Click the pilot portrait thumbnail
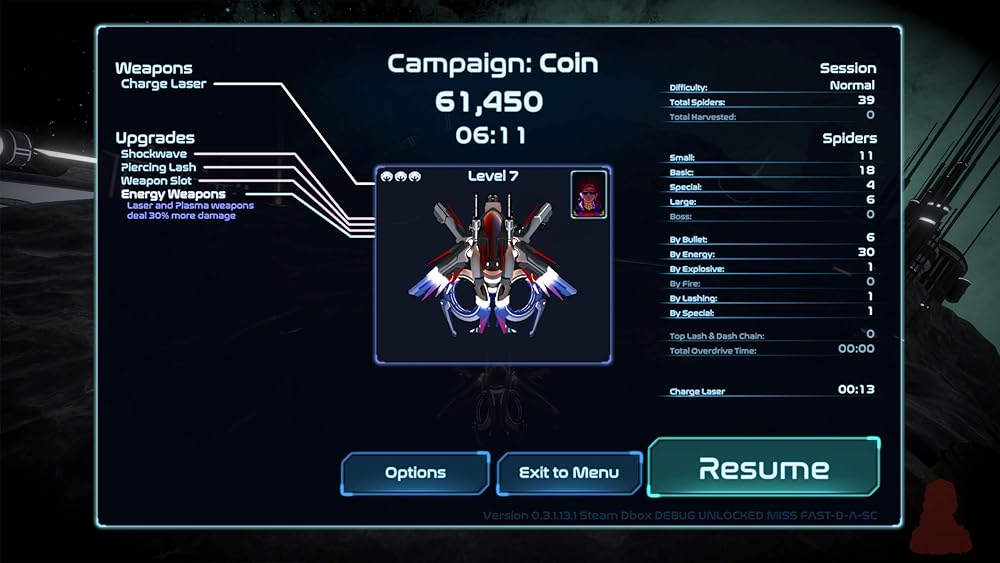This screenshot has height=563, width=1000. [x=589, y=194]
